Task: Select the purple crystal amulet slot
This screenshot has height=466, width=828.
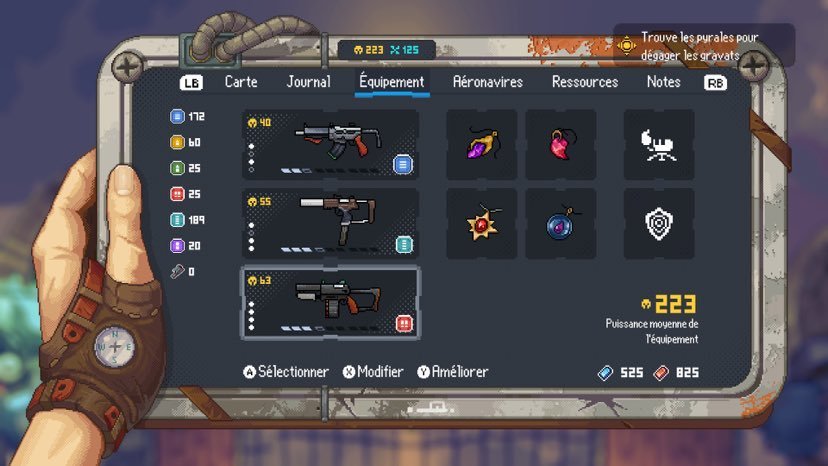Action: [x=482, y=145]
